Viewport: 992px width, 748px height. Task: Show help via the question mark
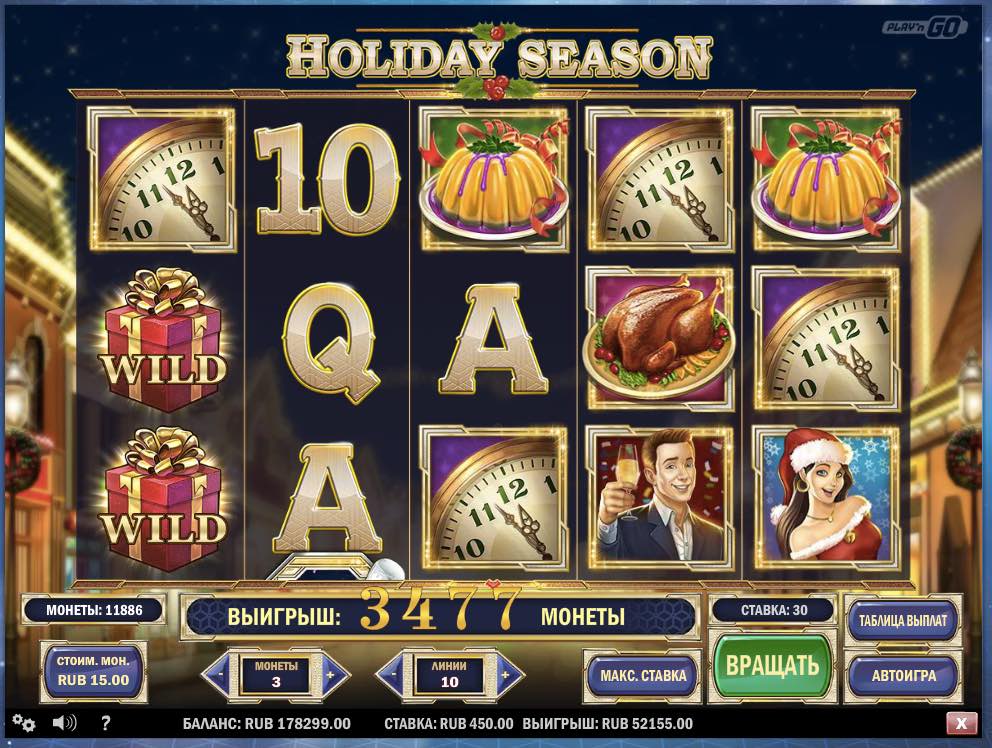(x=106, y=722)
